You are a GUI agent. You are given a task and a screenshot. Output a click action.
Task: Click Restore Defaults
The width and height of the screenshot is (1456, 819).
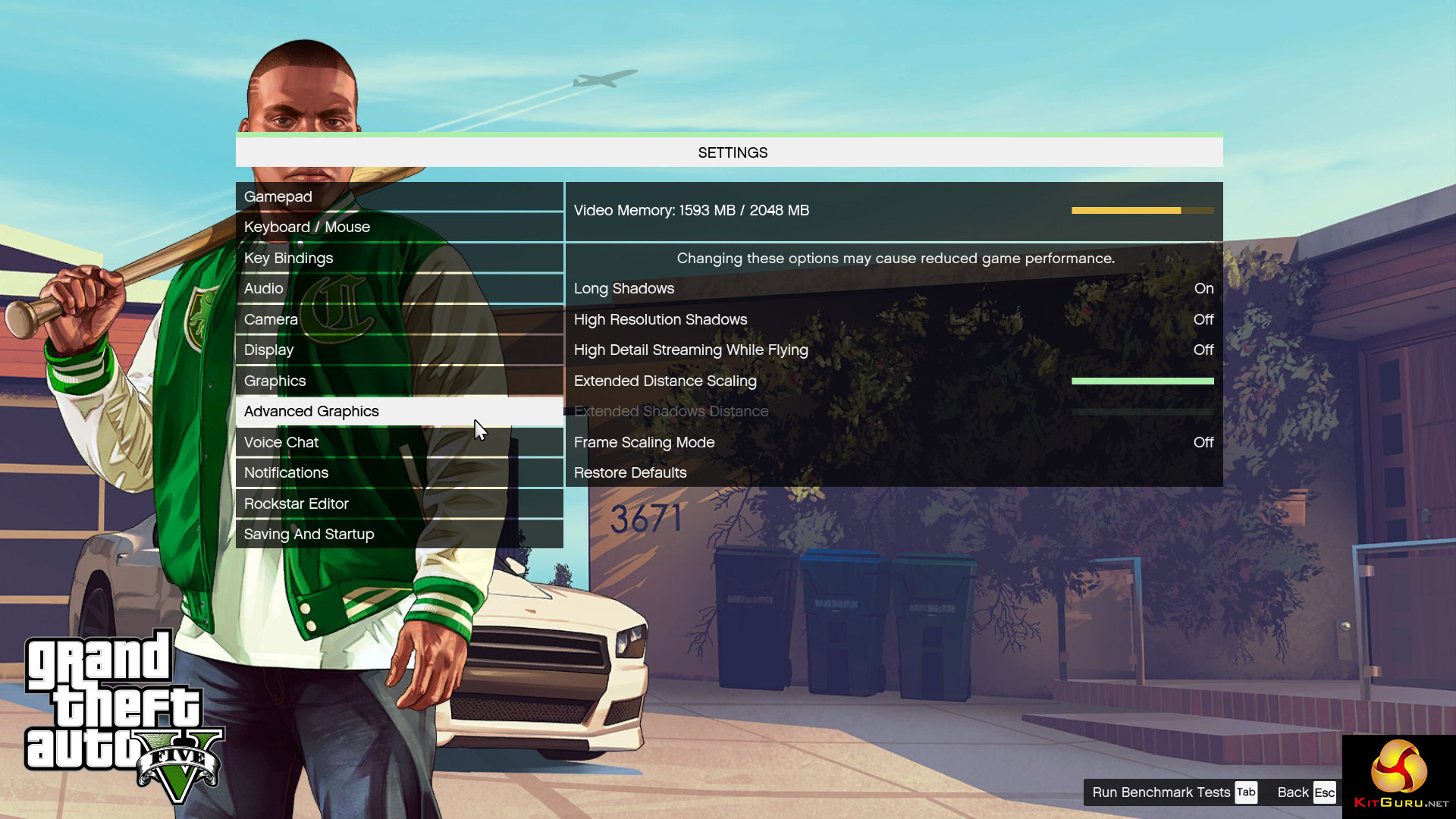(x=630, y=472)
